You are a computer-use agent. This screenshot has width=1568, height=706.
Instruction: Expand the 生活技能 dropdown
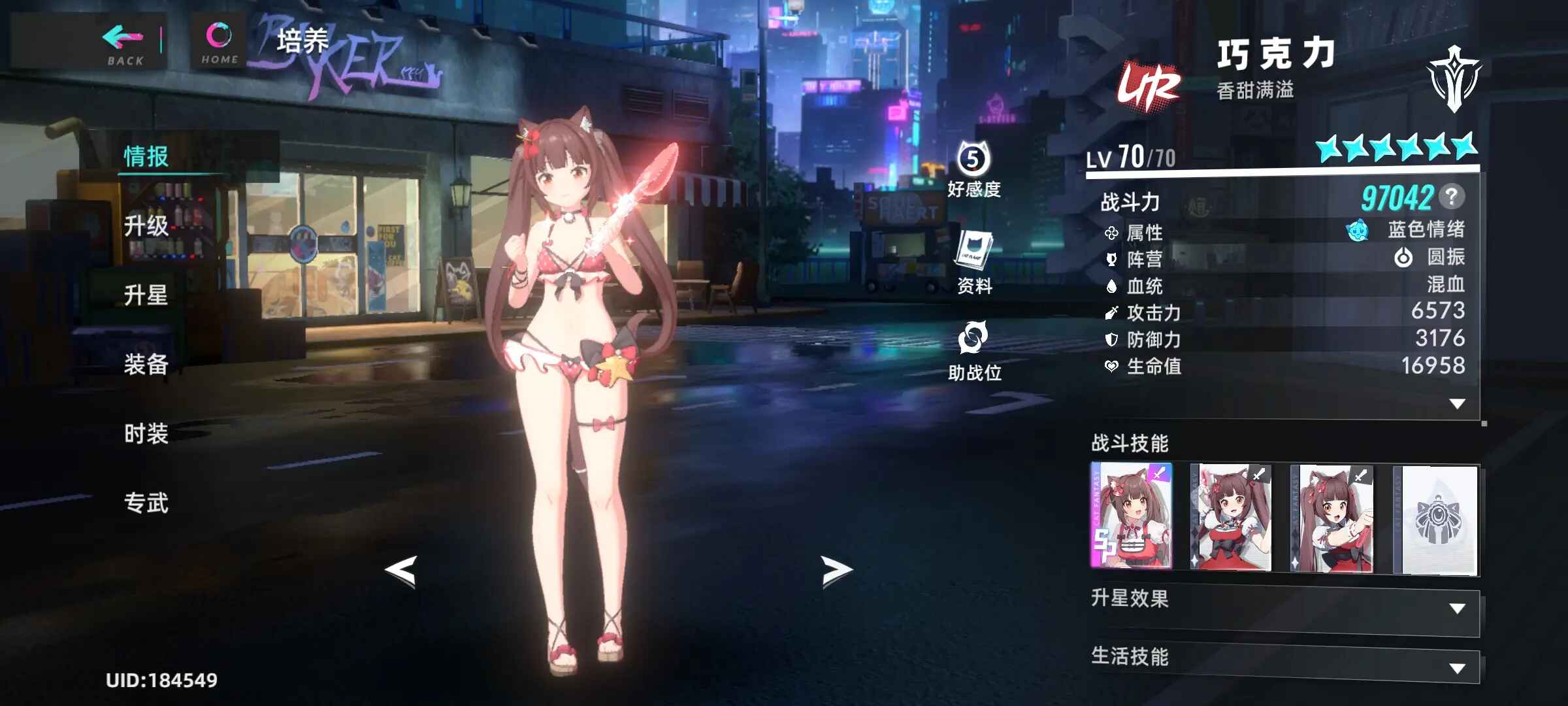1456,668
